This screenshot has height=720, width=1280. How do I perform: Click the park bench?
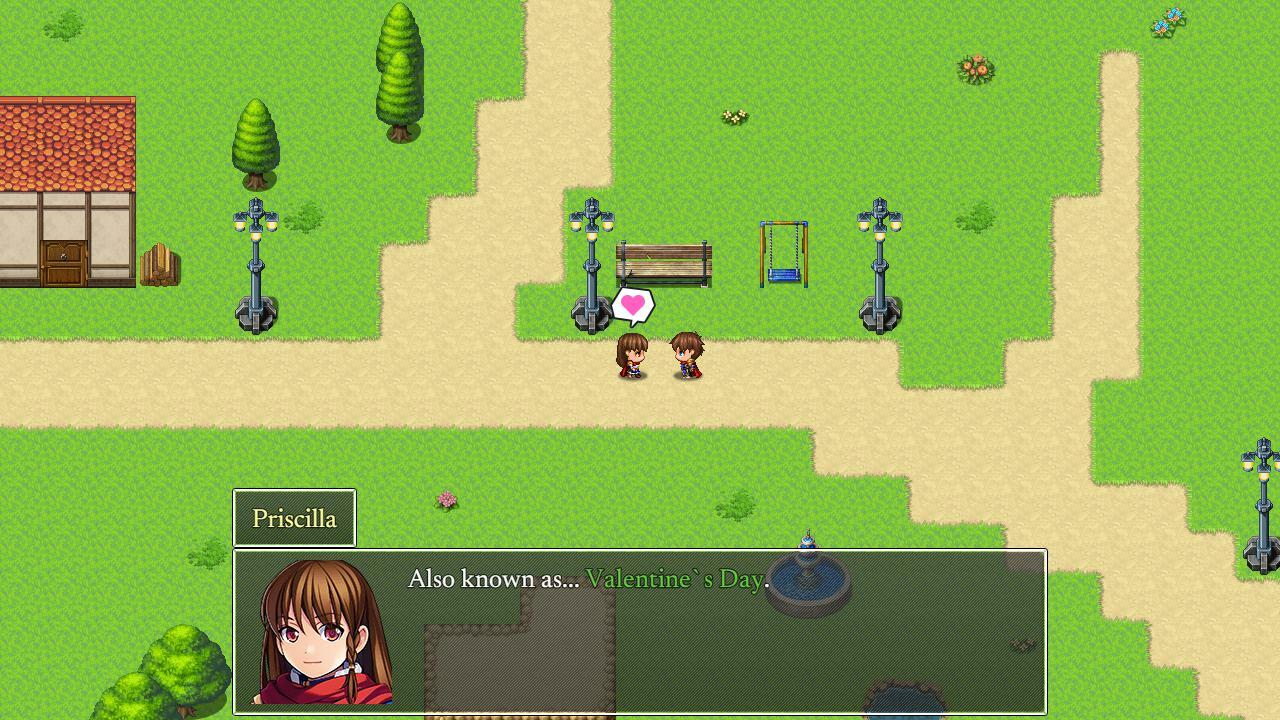tap(662, 262)
